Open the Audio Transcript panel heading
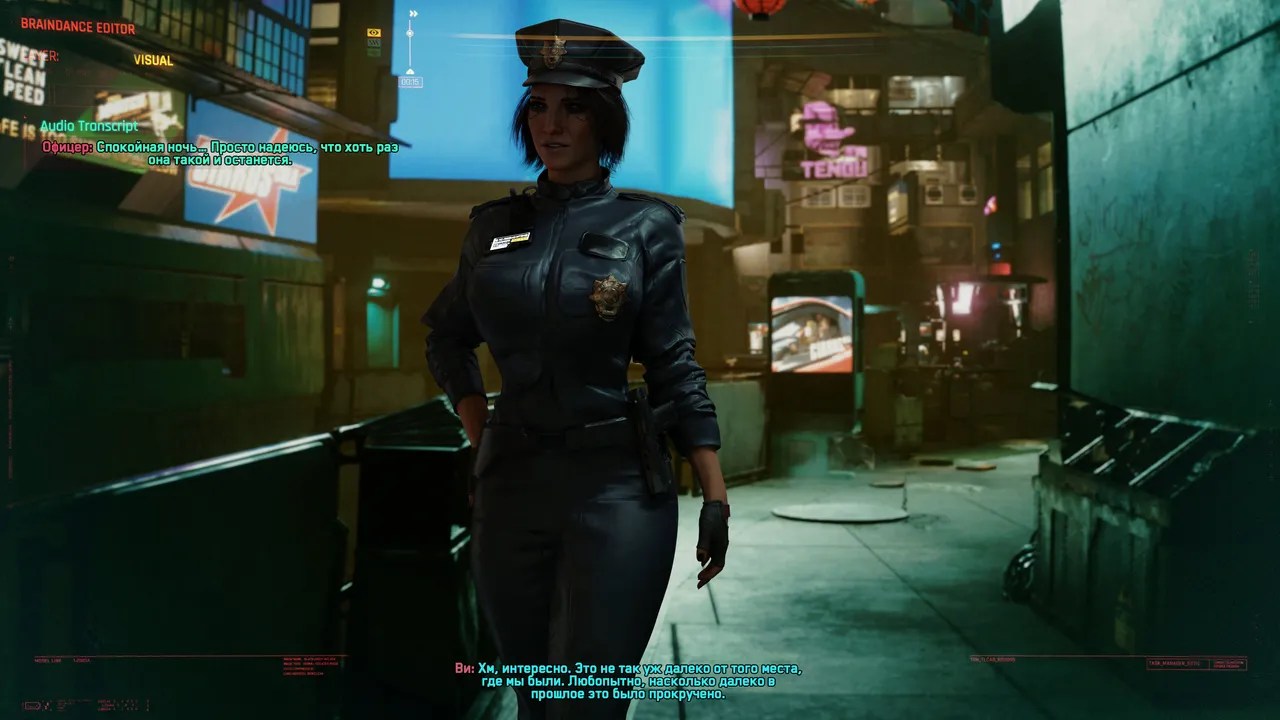 89,127
